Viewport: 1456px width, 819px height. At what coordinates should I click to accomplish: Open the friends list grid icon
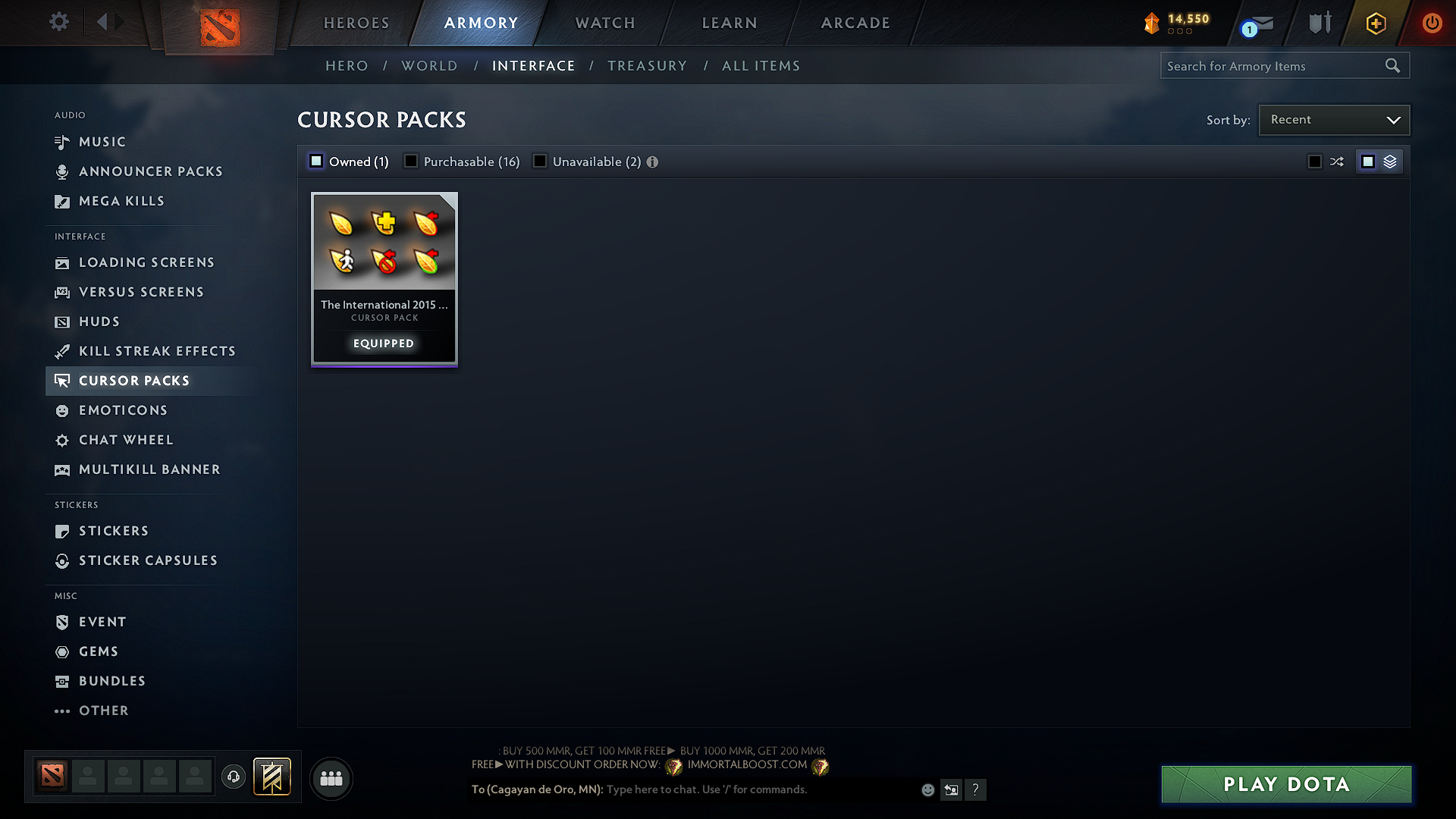point(331,778)
